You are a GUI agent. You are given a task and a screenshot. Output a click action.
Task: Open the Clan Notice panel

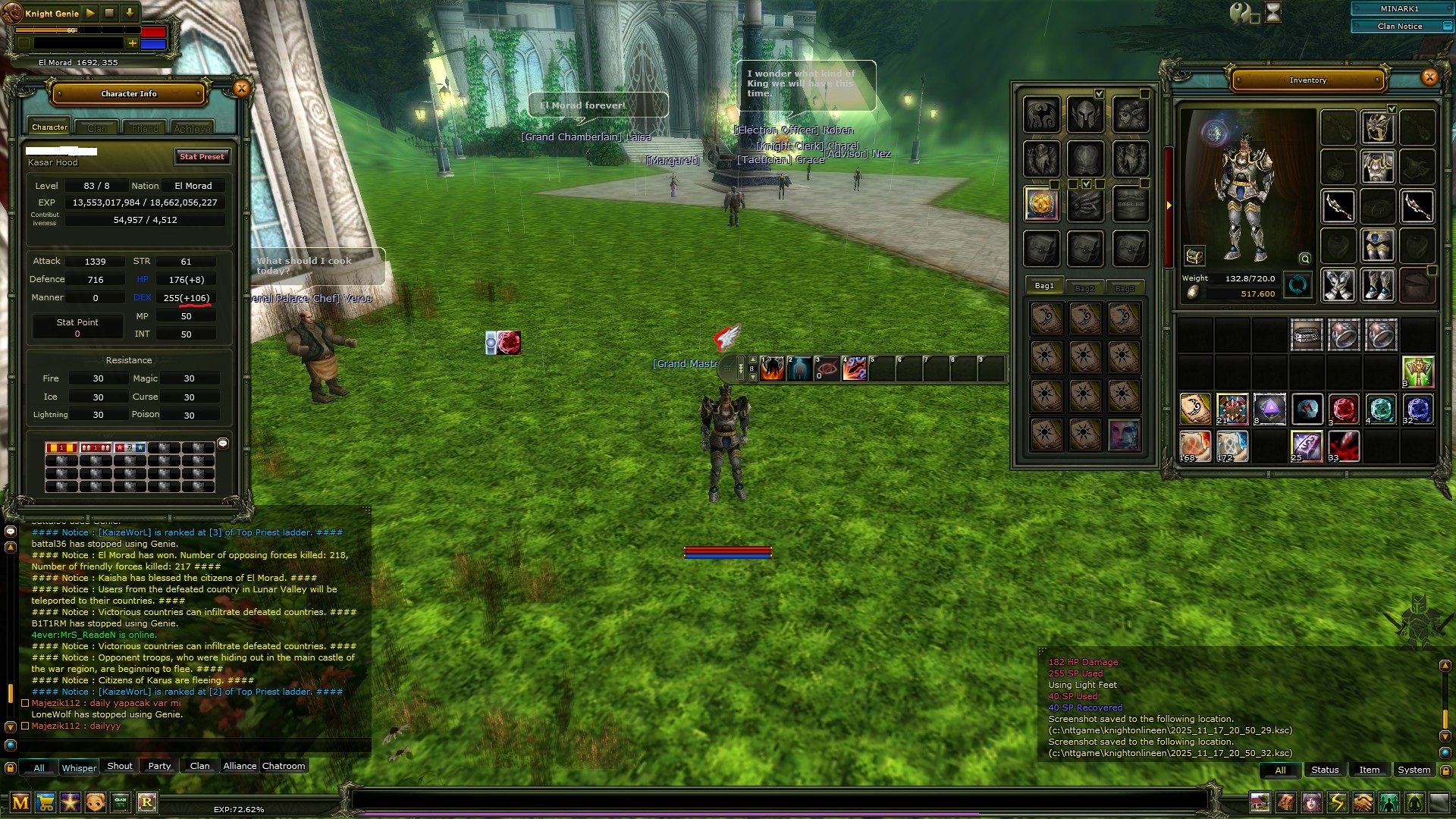pyautogui.click(x=1400, y=26)
